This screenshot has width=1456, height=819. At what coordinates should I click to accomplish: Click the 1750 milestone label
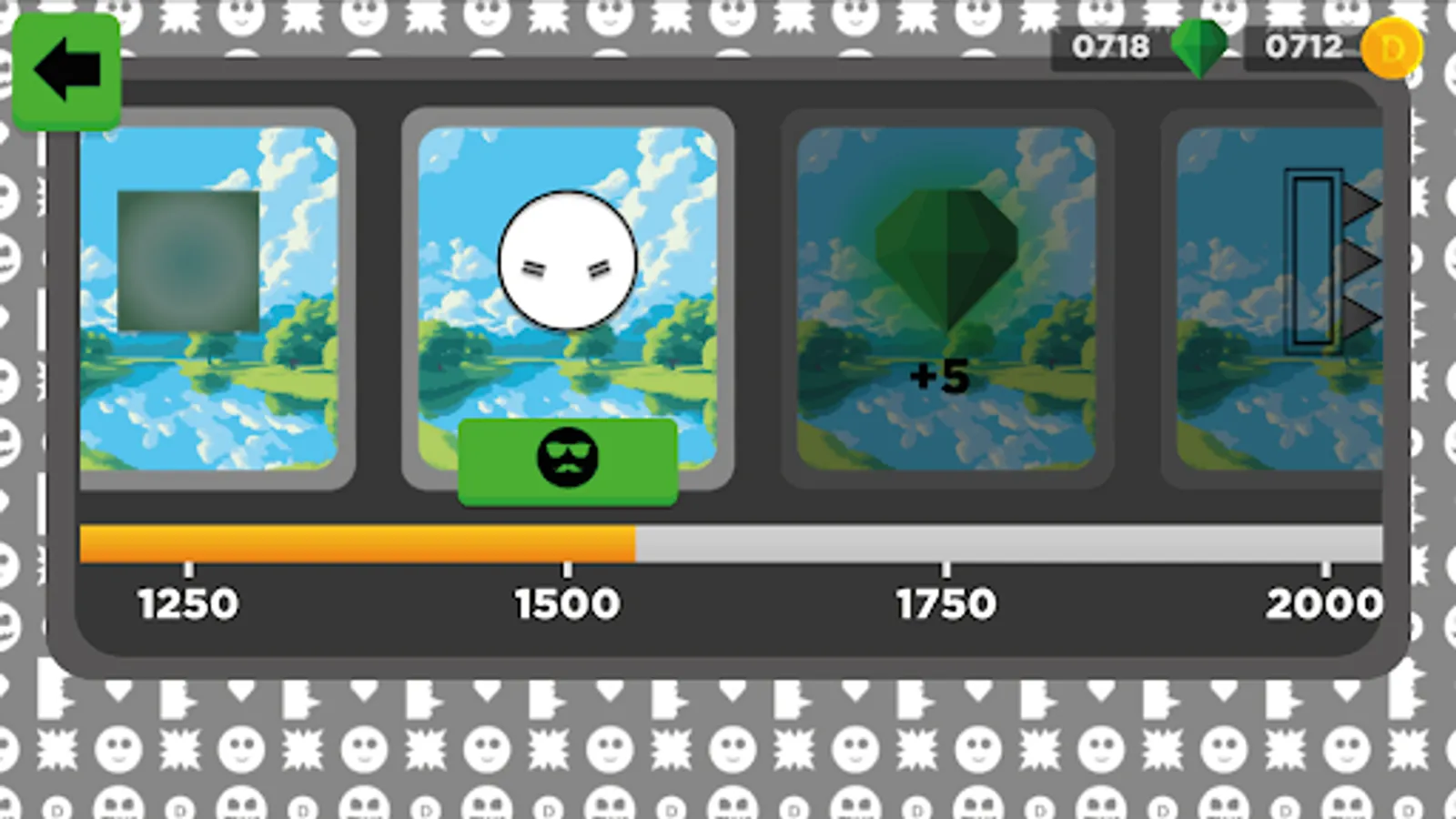coord(944,602)
